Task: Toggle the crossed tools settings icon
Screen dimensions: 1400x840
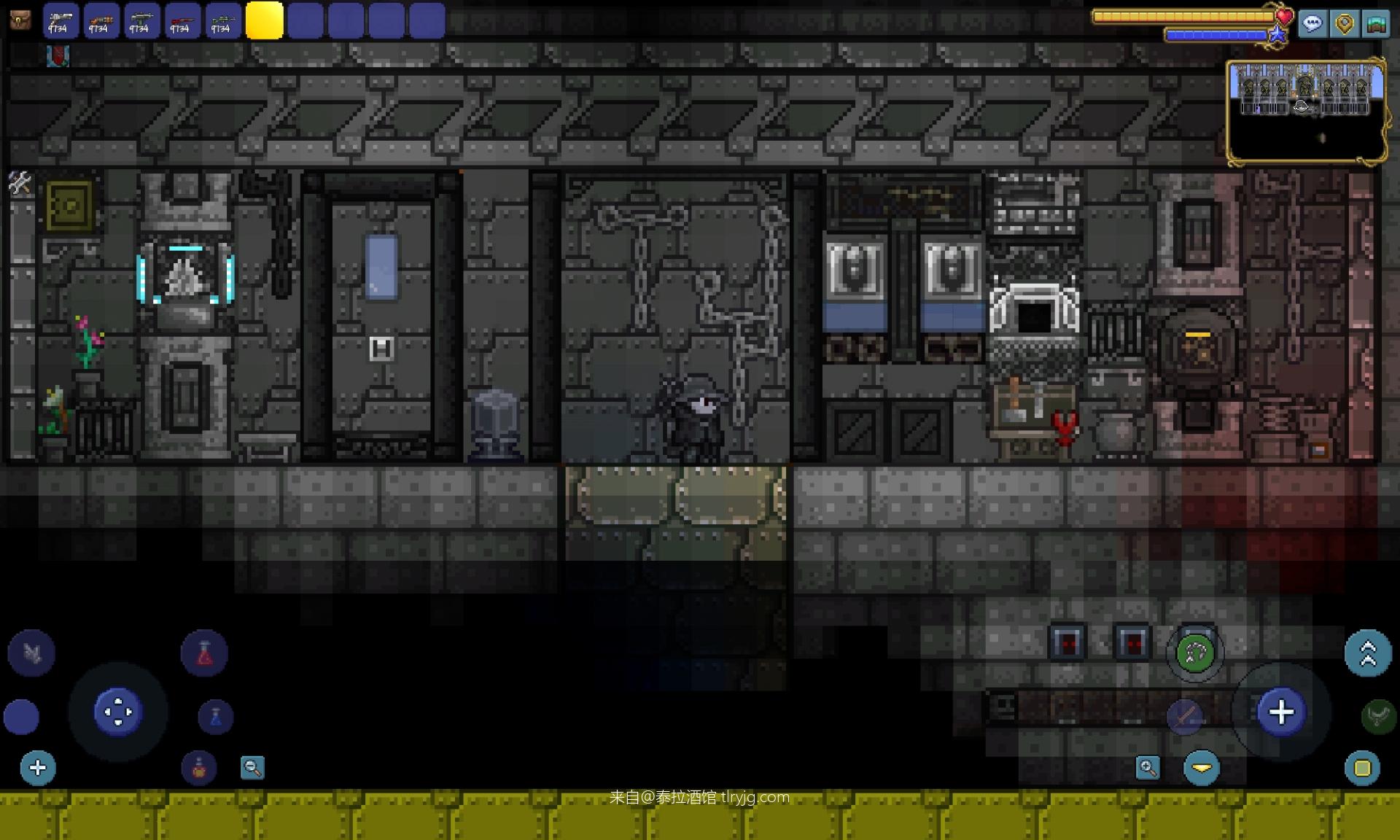Action: 20,183
